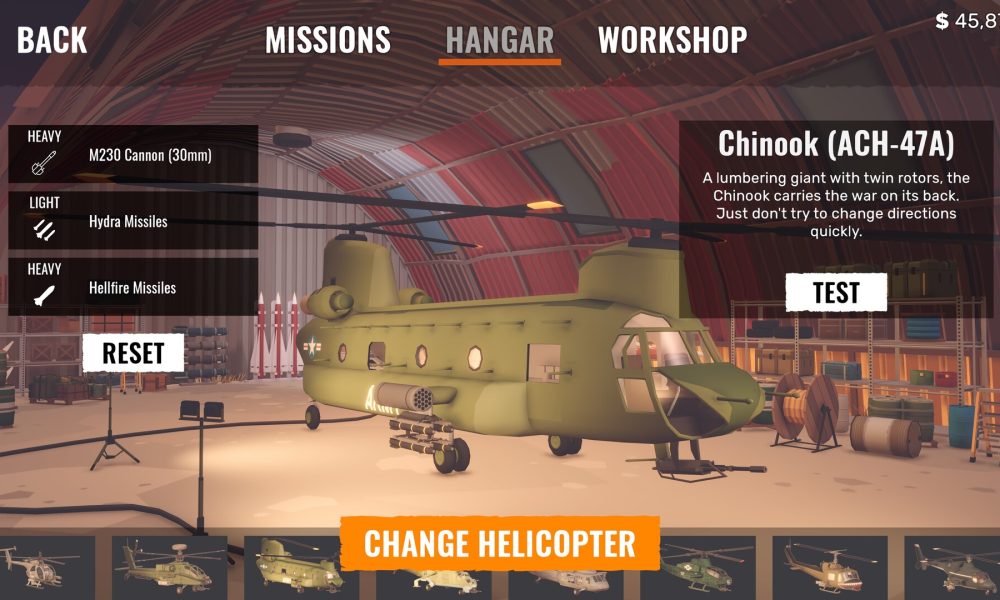1000x600 pixels.
Task: Choose the Hydra Missiles weapon slot
Action: 133,221
